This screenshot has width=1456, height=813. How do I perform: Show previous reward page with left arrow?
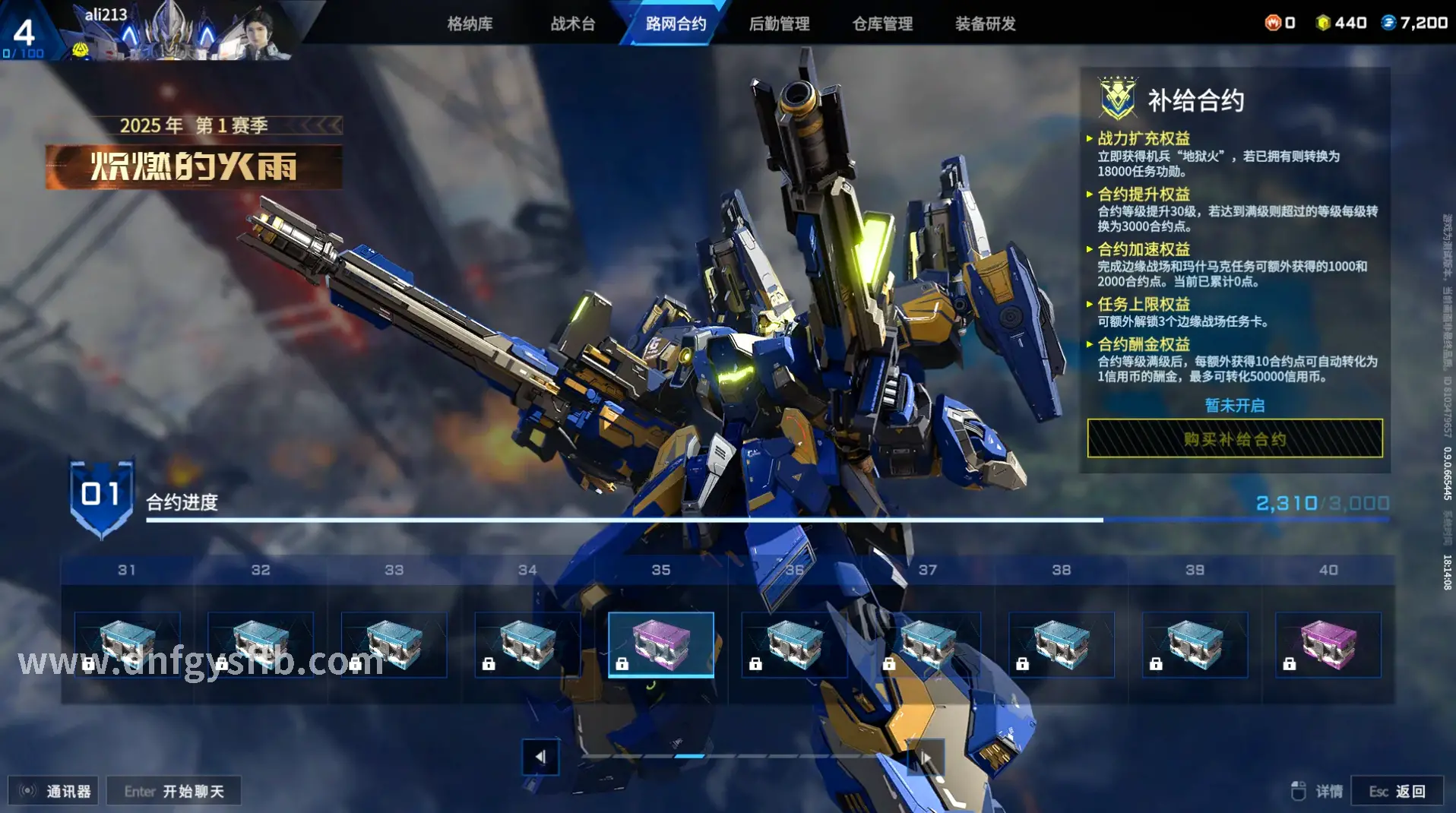[x=540, y=757]
